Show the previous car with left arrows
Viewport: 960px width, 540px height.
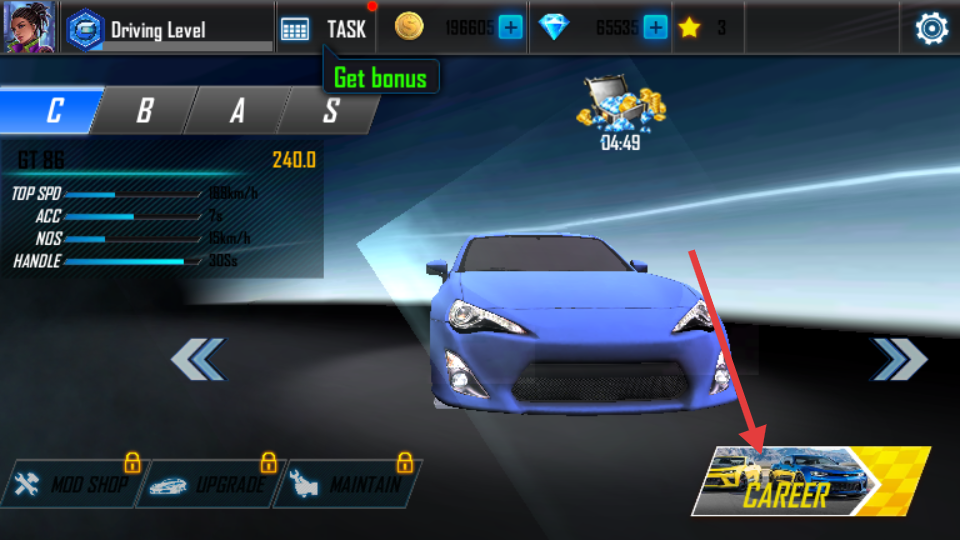tap(198, 359)
